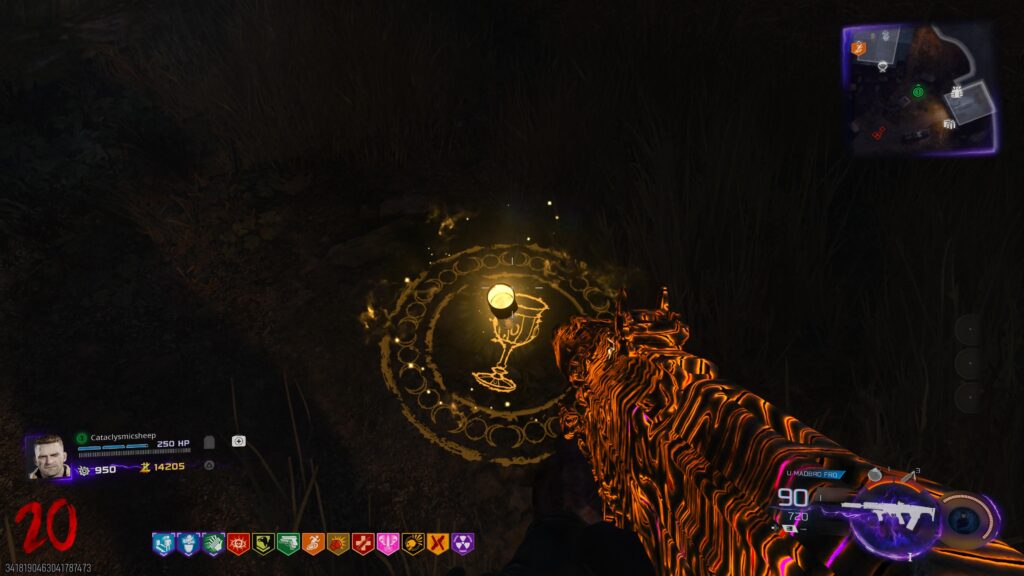Screen dimensions: 1024x576
Task: Click the minimap in the corner
Action: pos(921,88)
